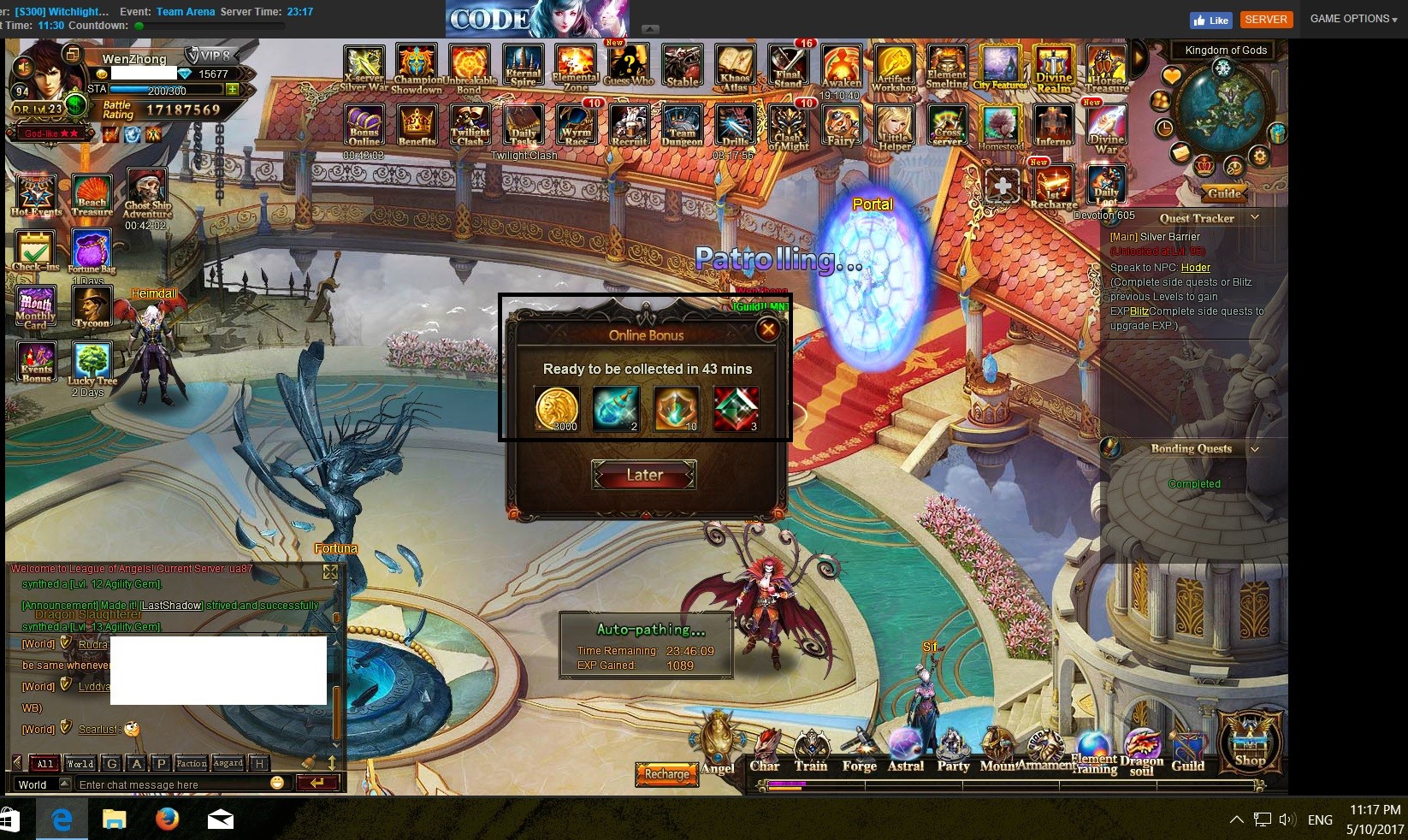Click the Hoder NPC quest link
The image size is (1408, 840).
click(1195, 268)
